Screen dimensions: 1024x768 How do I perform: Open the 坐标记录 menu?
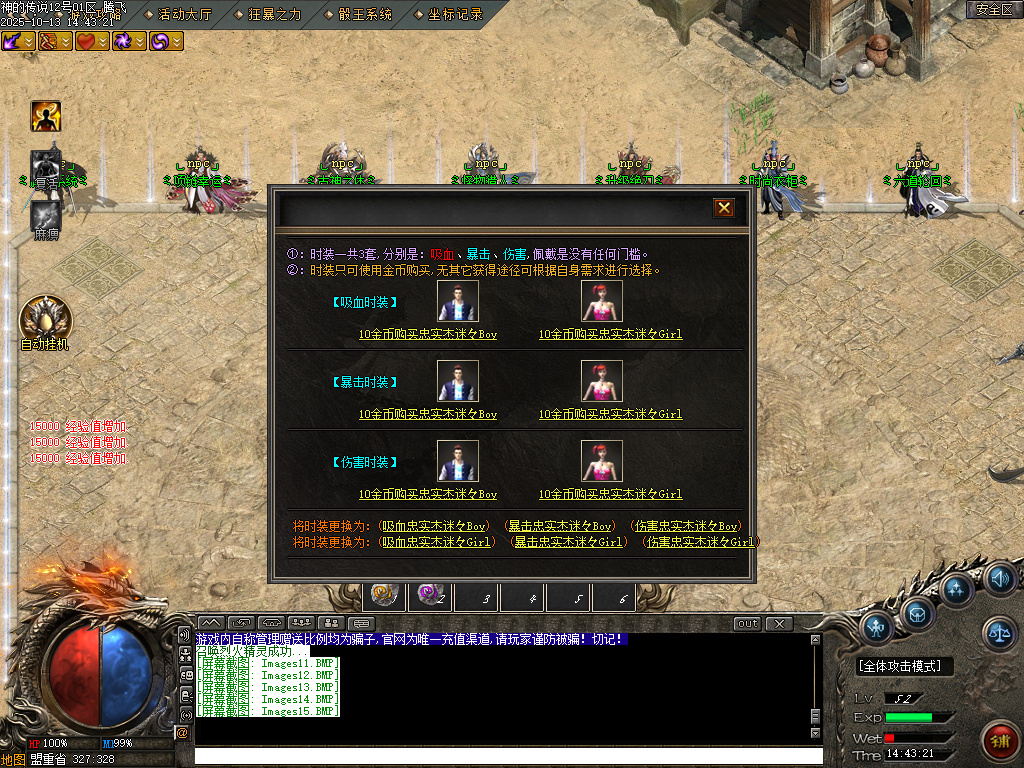(454, 14)
